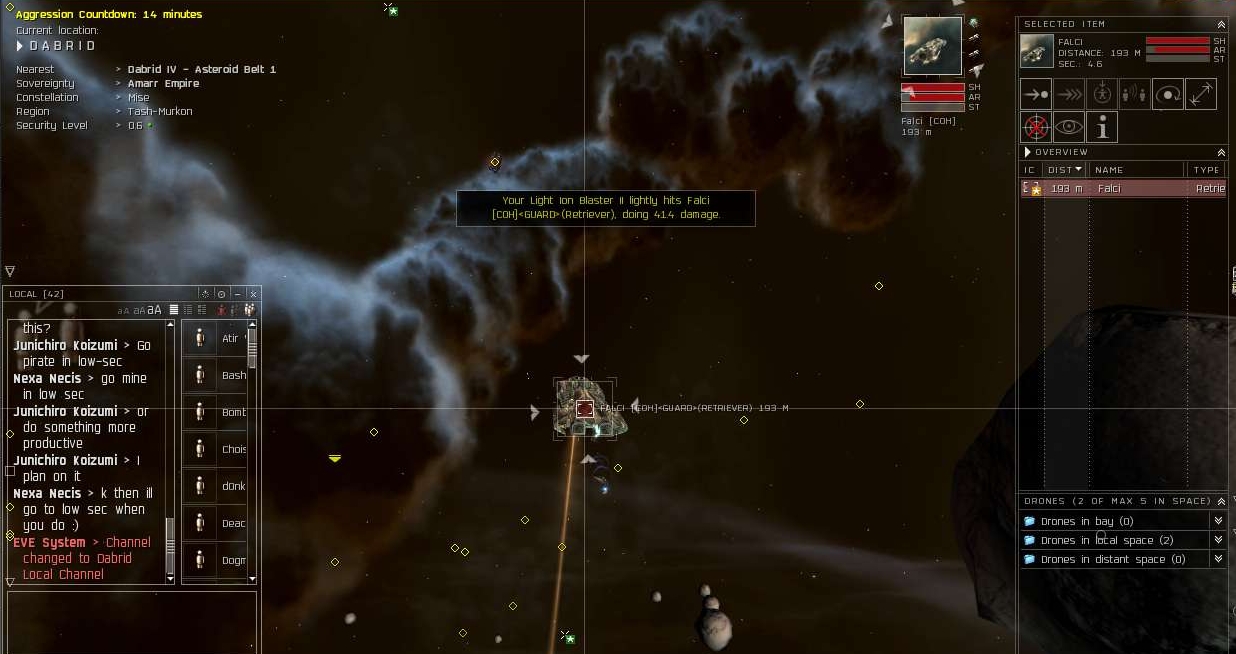Screen dimensions: 1236x654
Task: Collapse the Overview panel
Action: point(1221,152)
